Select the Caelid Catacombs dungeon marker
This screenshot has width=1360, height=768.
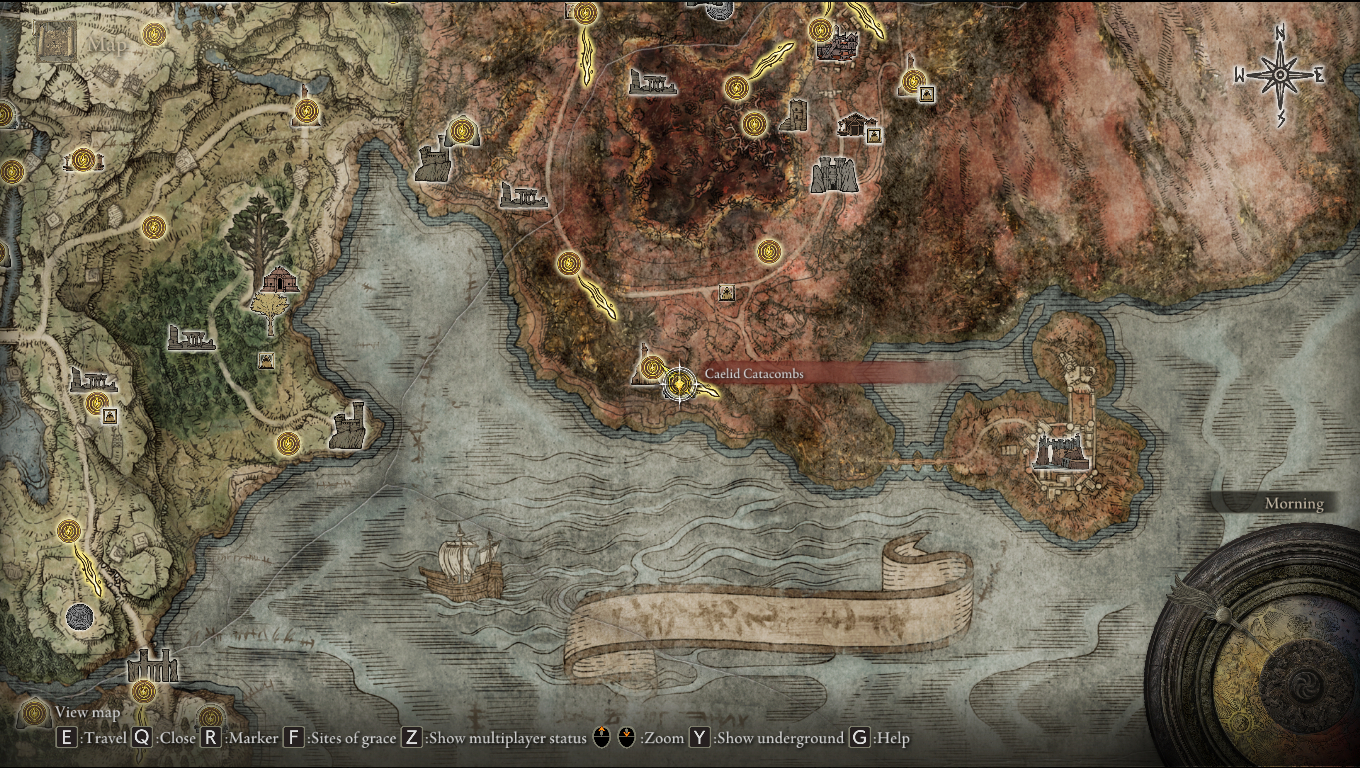click(x=679, y=386)
